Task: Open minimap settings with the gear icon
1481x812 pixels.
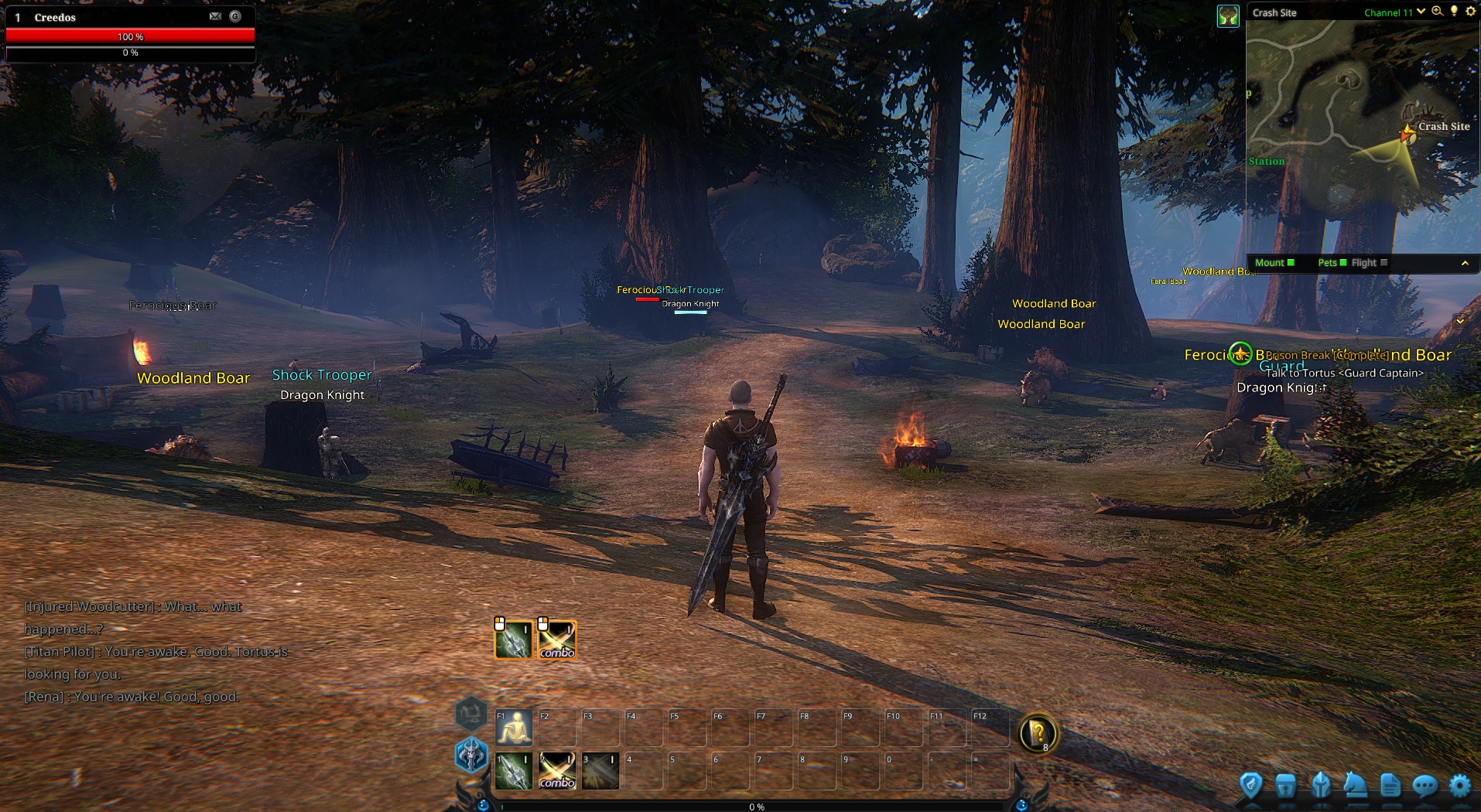Action: 1471,12
